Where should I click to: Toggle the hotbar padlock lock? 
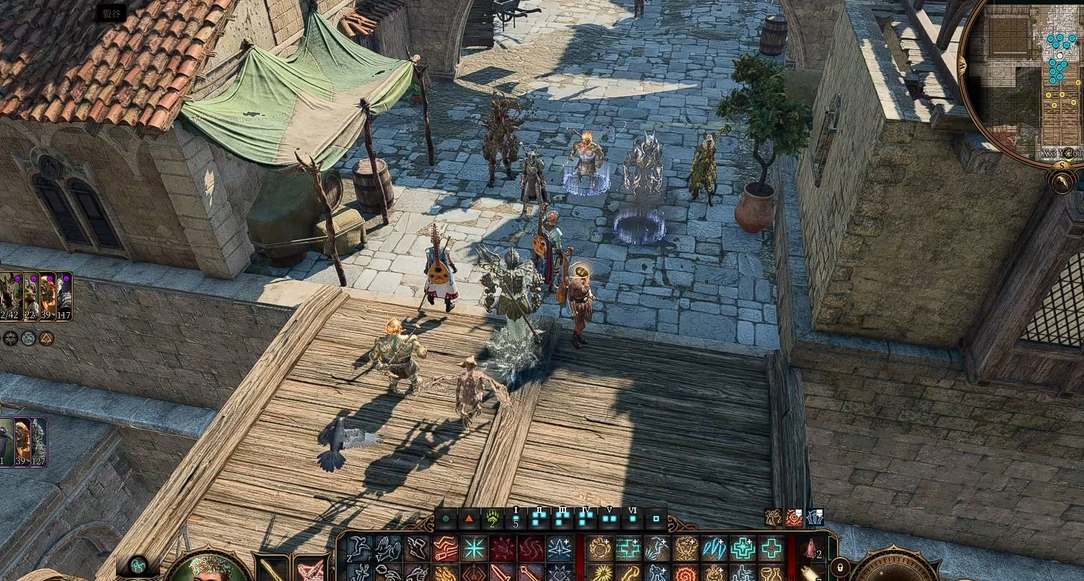[x=840, y=567]
